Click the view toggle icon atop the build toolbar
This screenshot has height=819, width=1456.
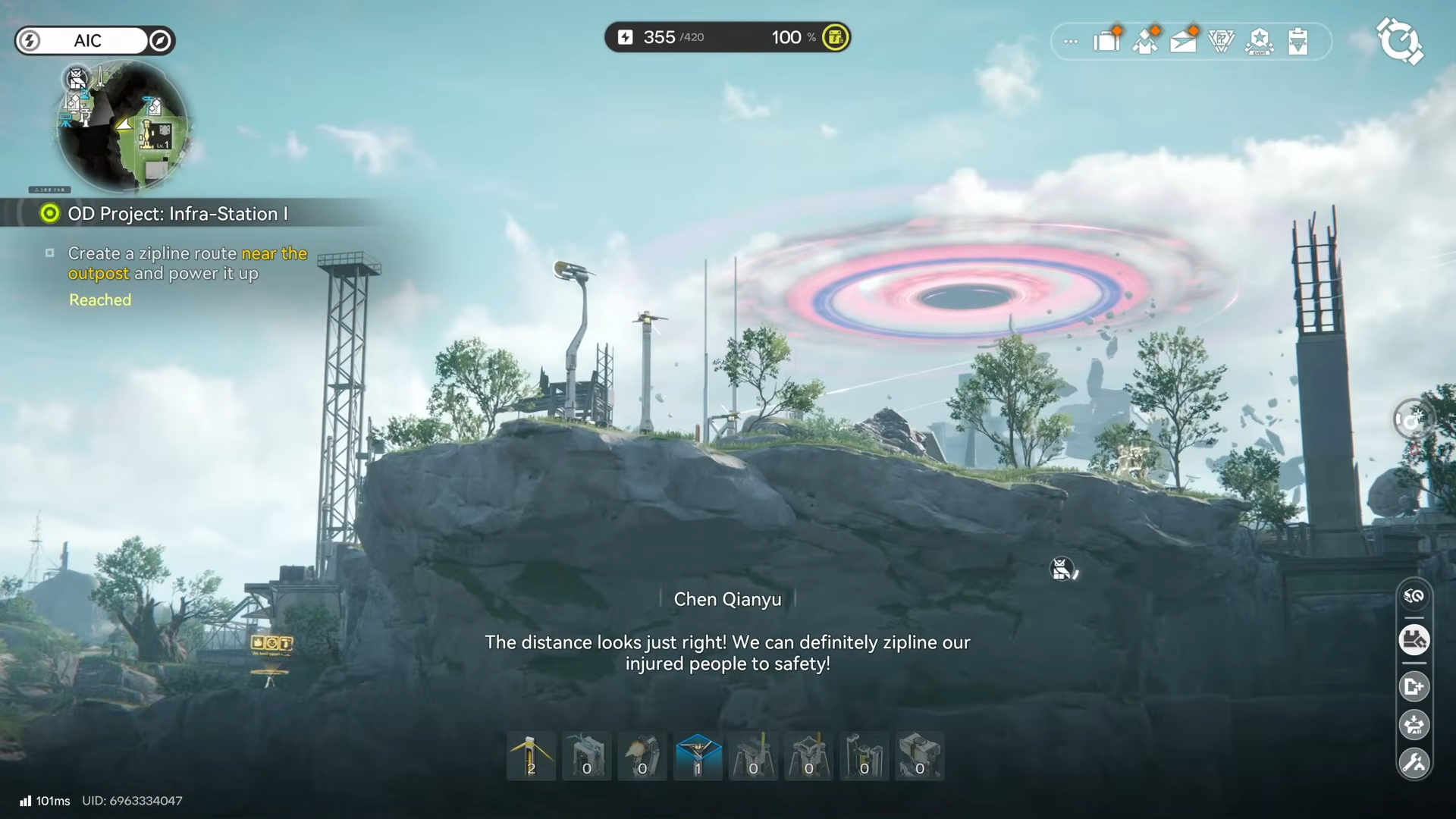(x=1414, y=596)
